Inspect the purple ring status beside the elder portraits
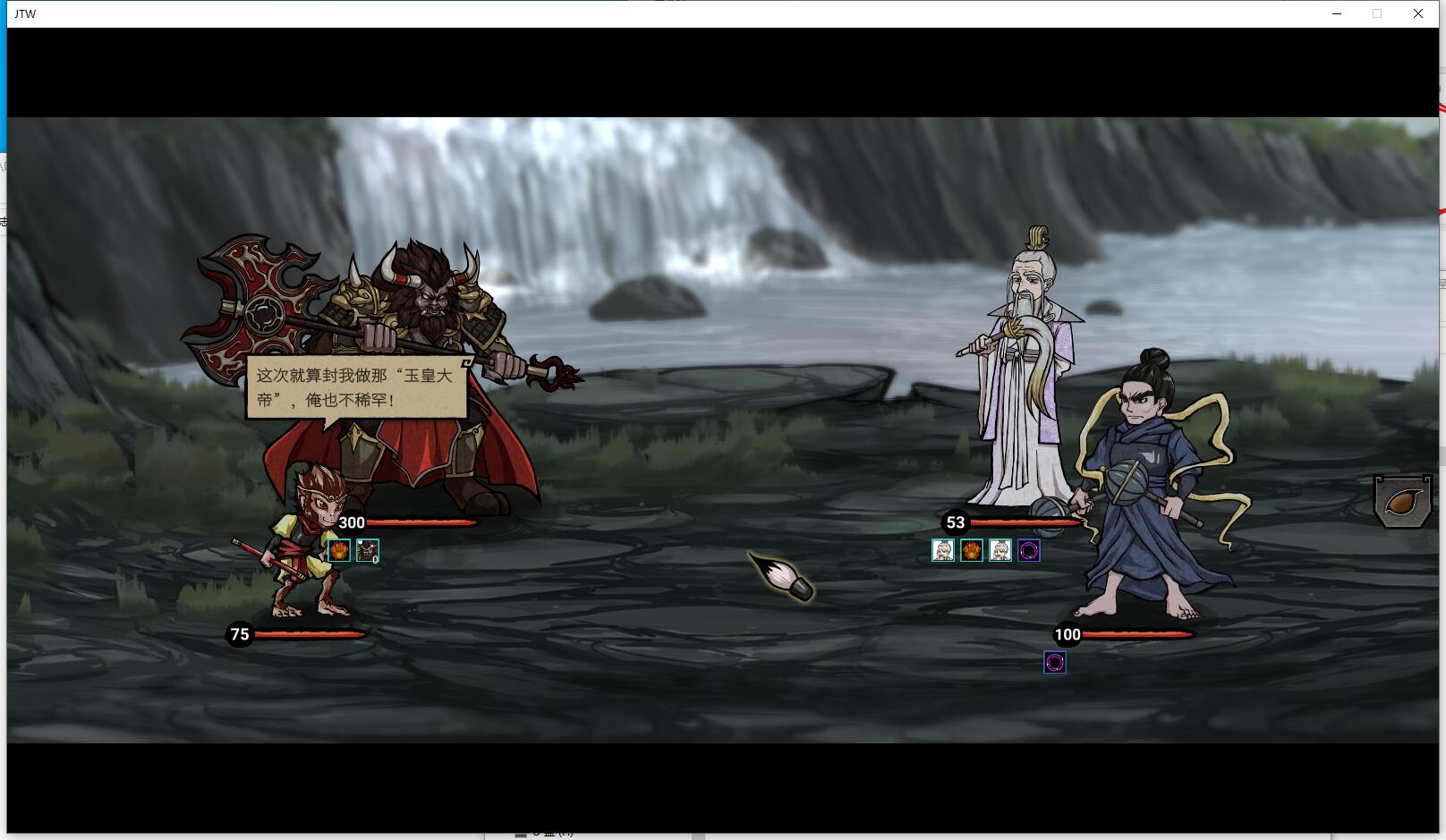The height and width of the screenshot is (840, 1446). 1029,550
